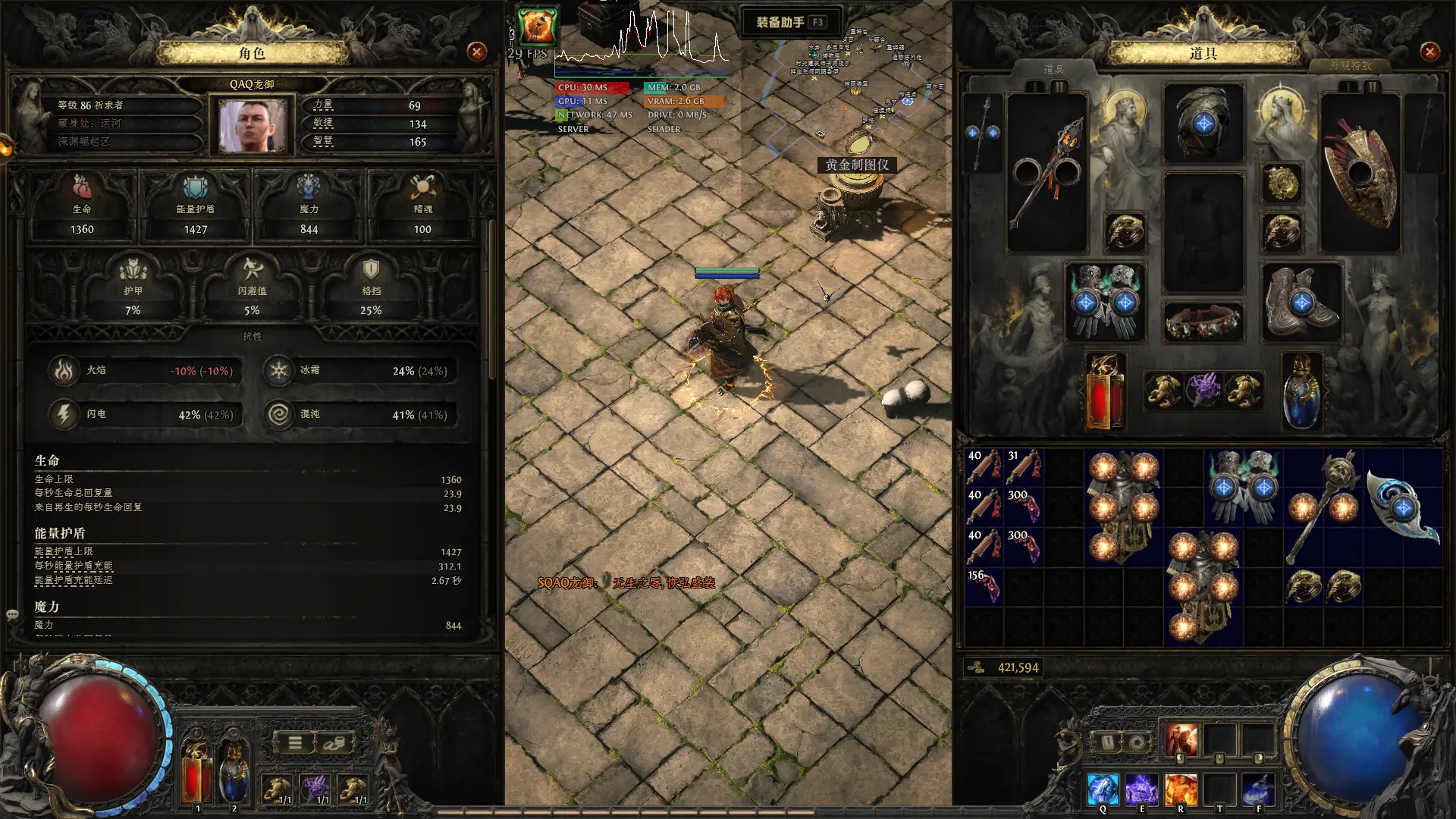This screenshot has width=1456, height=819.
Task: Click the equipped blue mana flask
Action: (x=1301, y=392)
